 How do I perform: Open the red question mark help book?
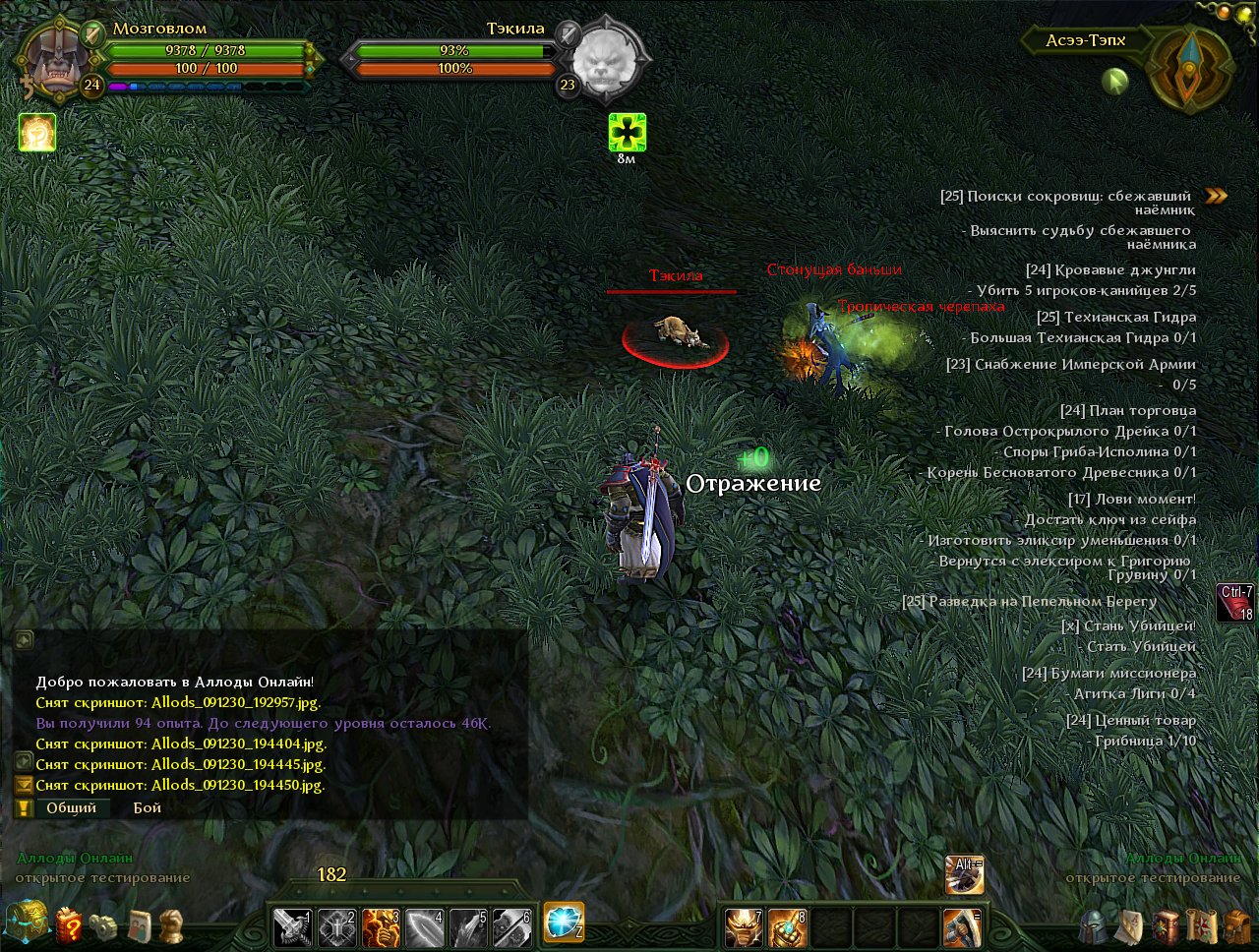(x=69, y=925)
